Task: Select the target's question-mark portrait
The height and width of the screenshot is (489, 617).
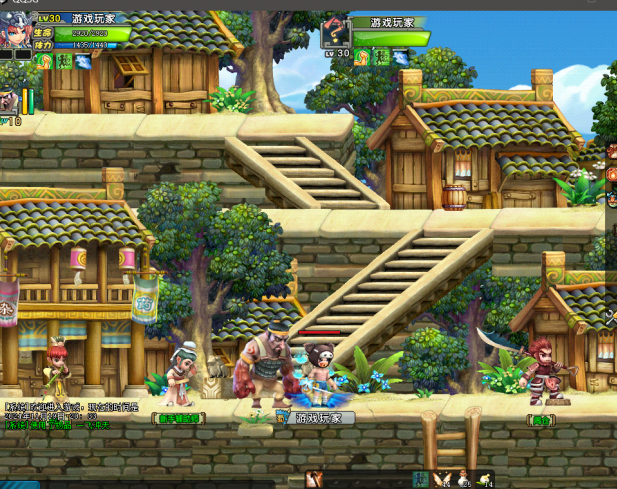Action: click(x=335, y=35)
